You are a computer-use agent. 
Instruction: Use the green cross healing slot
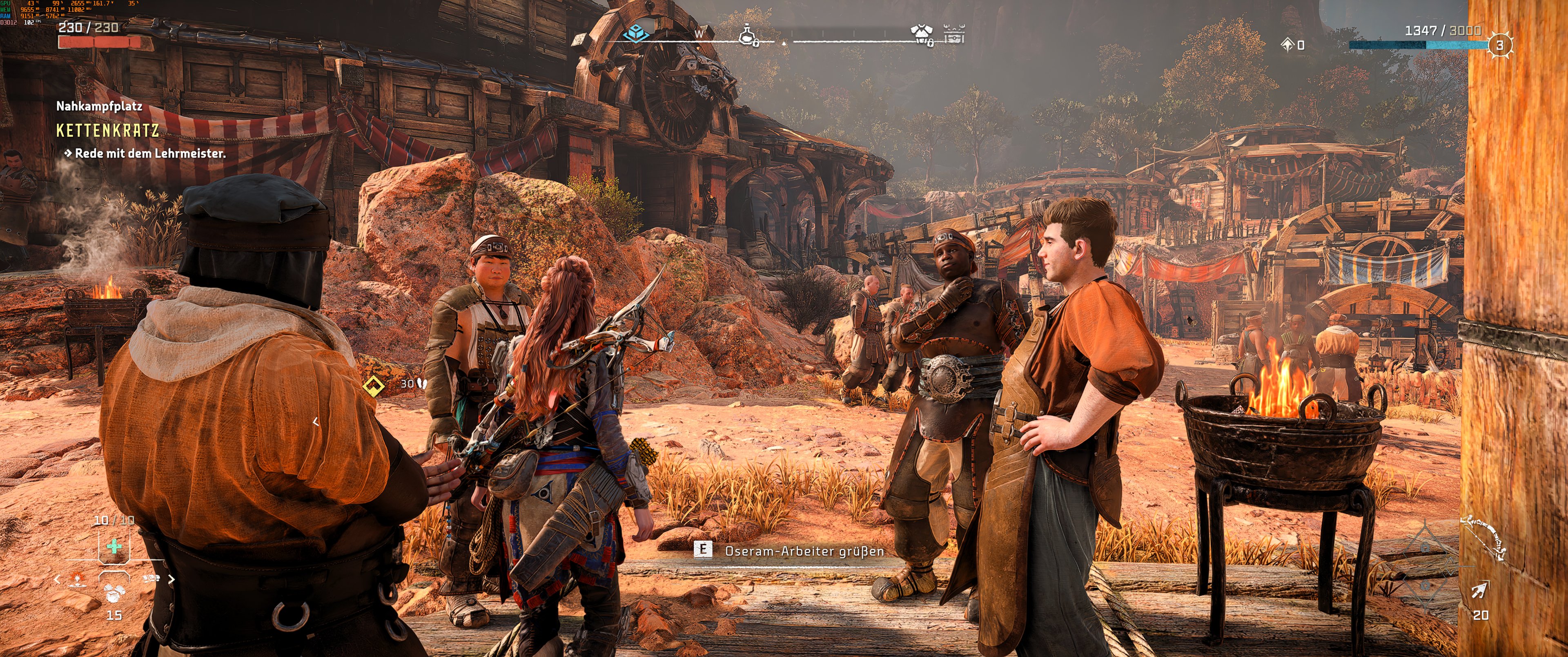pyautogui.click(x=114, y=546)
